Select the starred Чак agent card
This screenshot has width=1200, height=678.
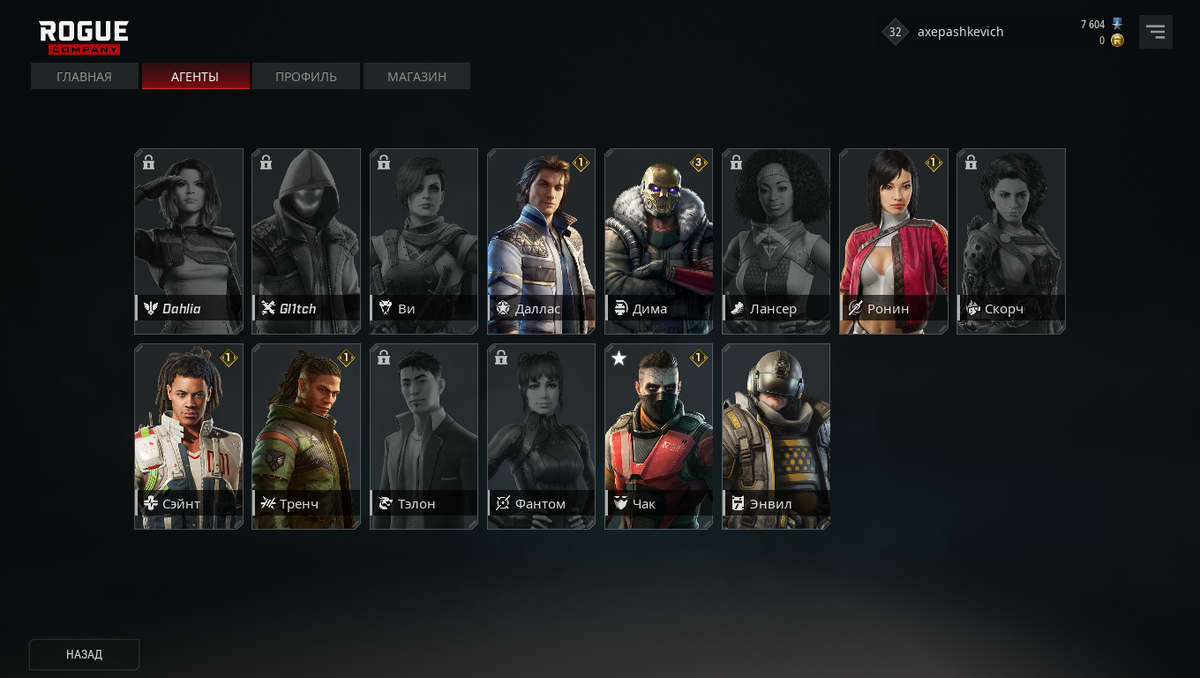click(x=658, y=436)
